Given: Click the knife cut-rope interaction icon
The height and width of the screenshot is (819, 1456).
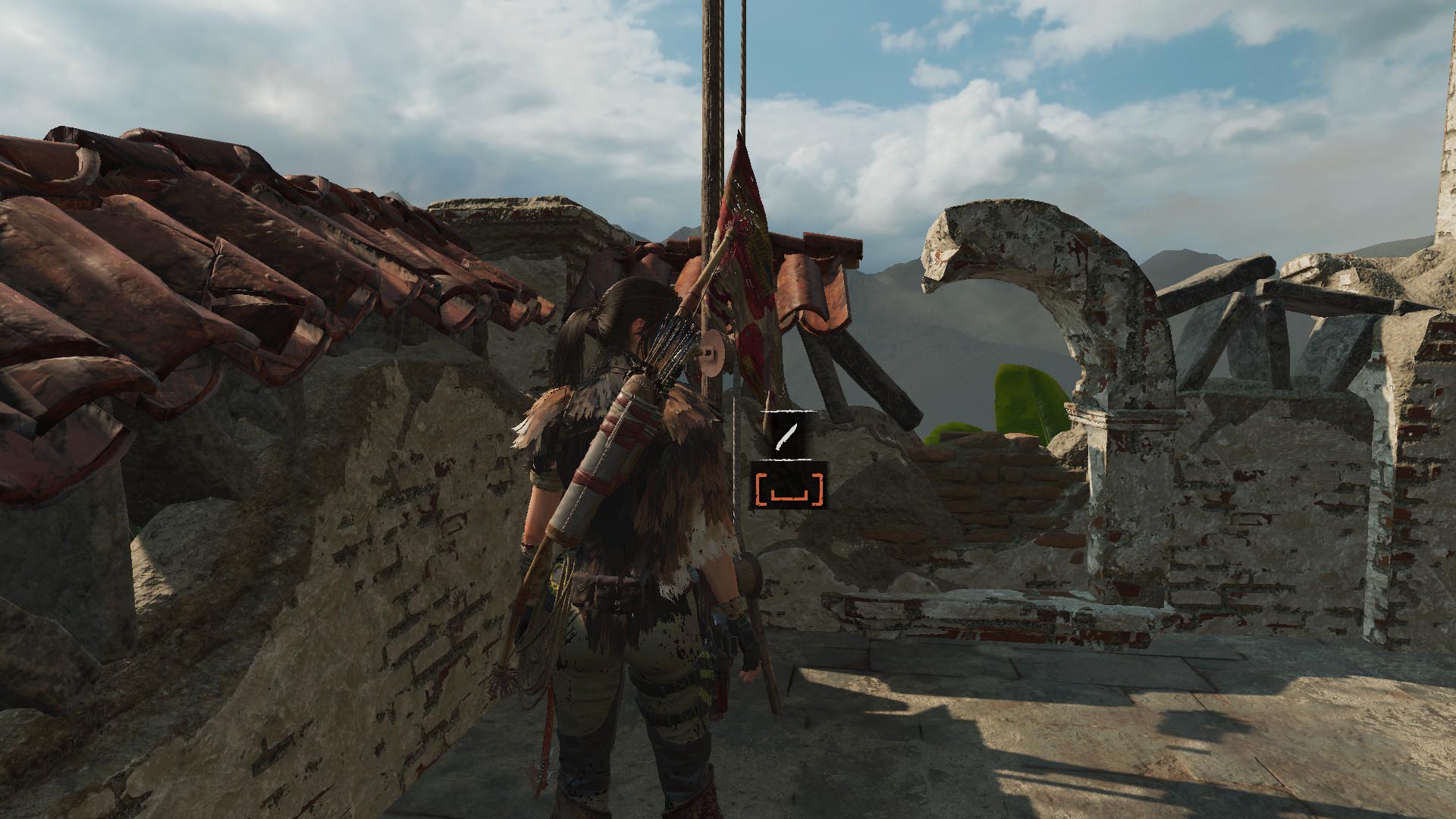Looking at the screenshot, I should [787, 437].
